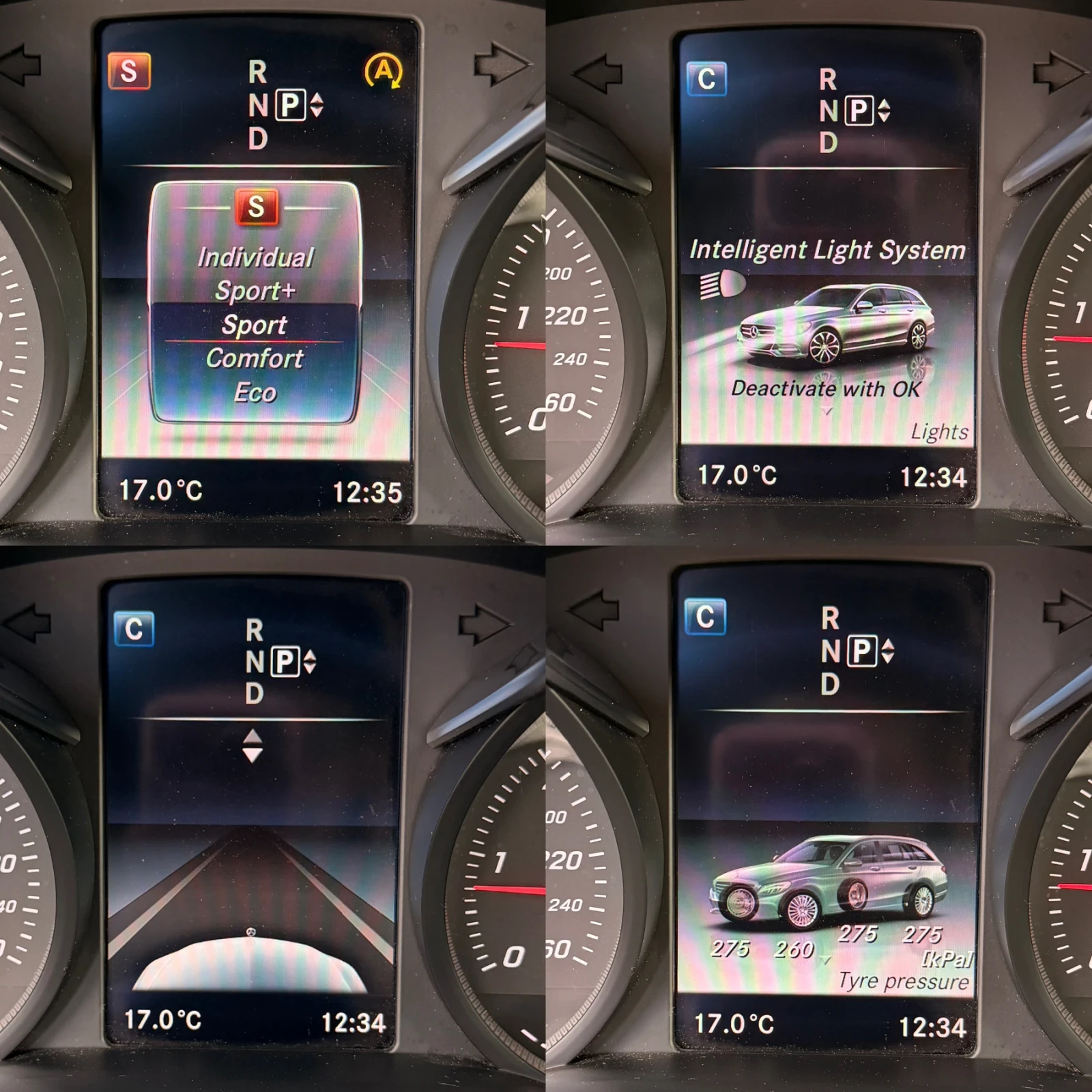This screenshot has height=1092, width=1092.
Task: Switch to Comfort drive mode
Action: [x=255, y=358]
